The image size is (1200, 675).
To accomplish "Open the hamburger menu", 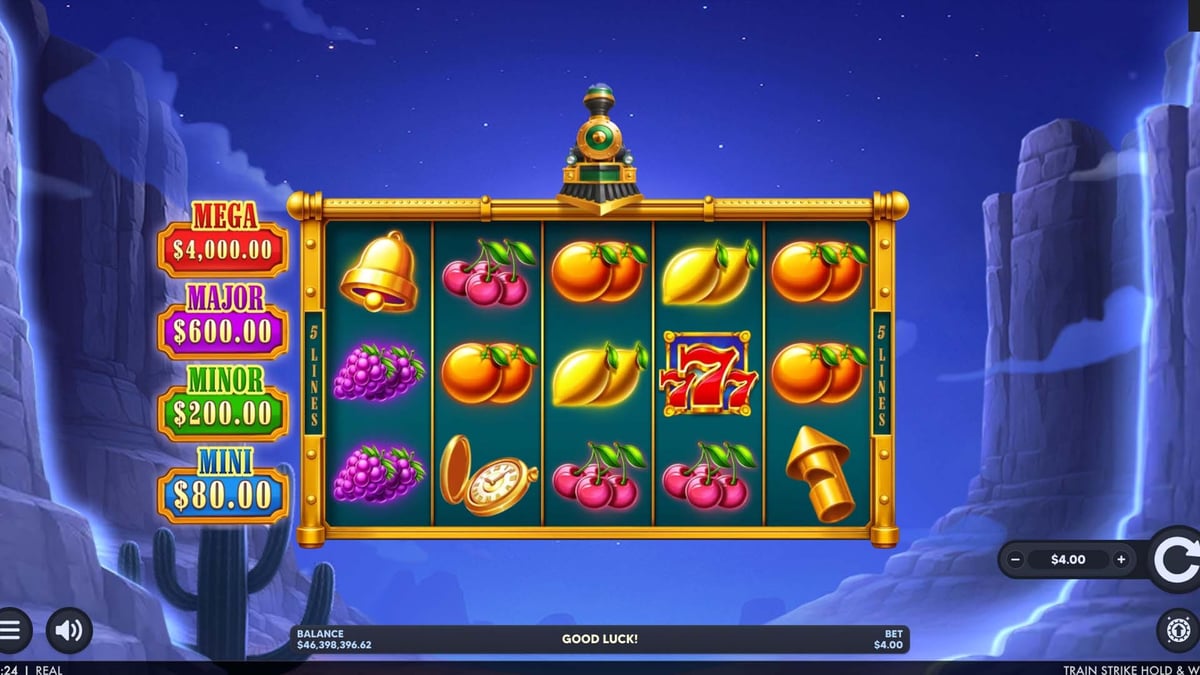I will tap(11, 631).
